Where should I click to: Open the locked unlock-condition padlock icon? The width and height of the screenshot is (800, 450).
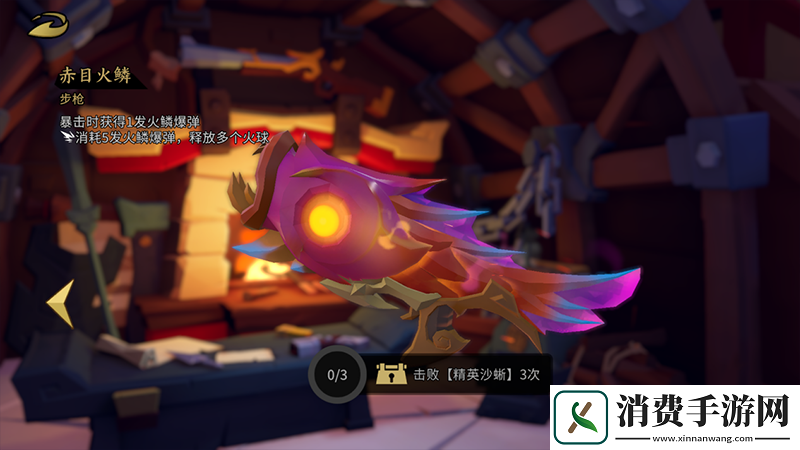[x=389, y=374]
